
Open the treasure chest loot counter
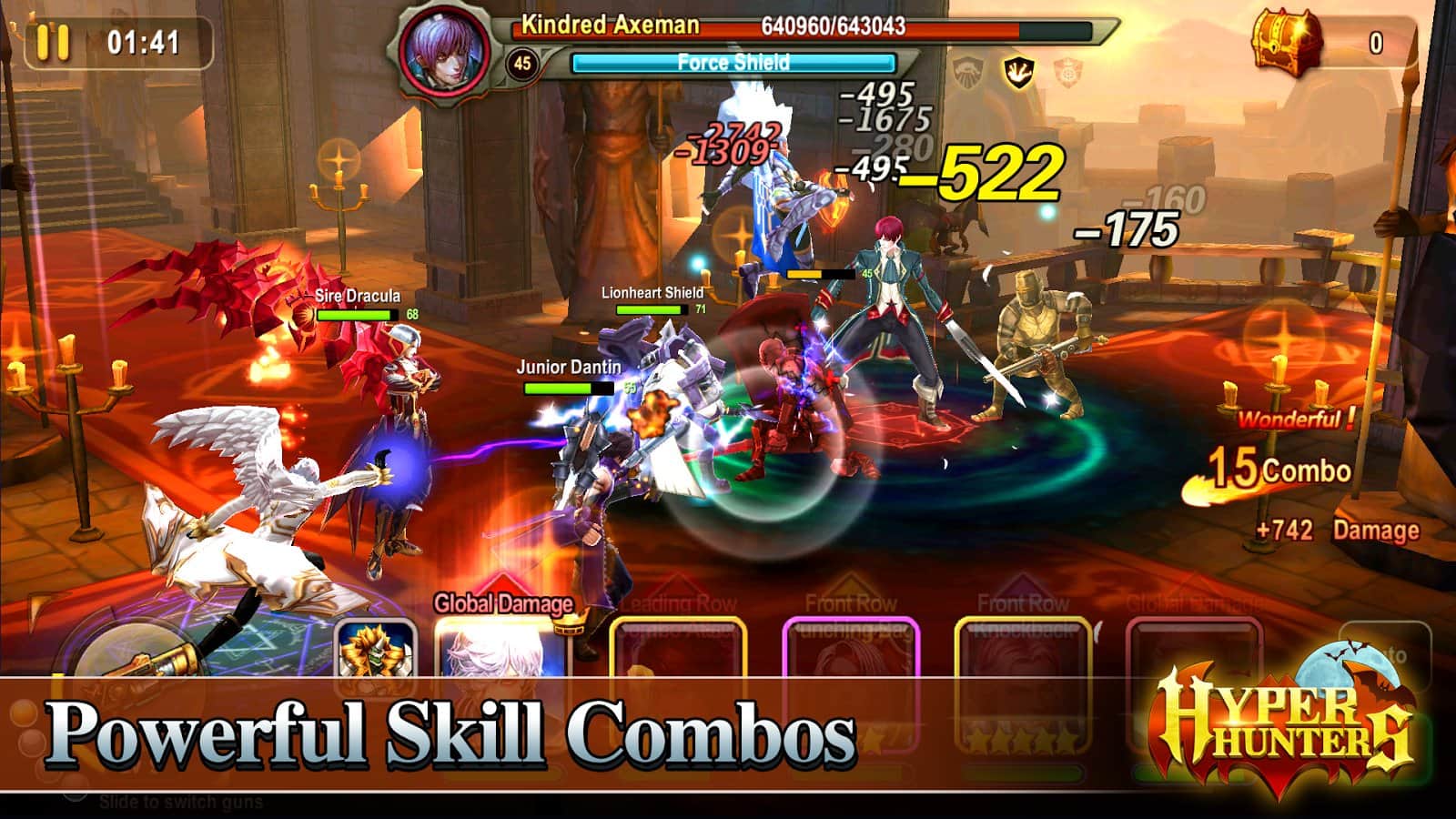(x=1286, y=41)
